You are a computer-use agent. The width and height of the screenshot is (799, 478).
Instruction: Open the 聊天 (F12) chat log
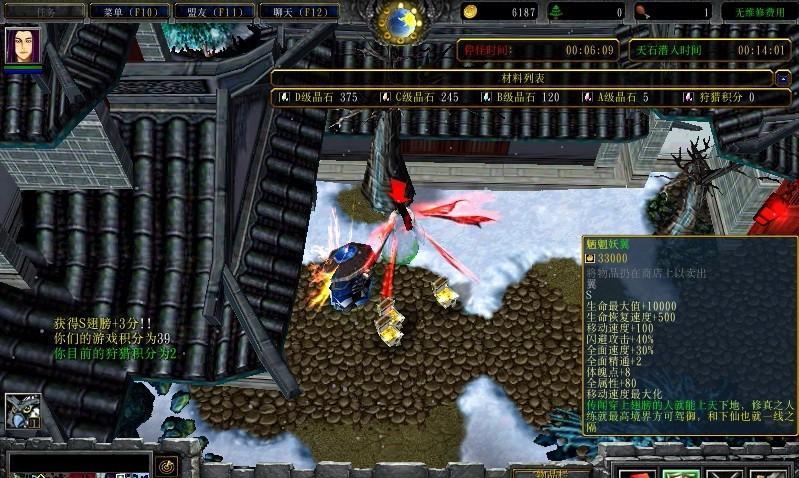pos(296,11)
